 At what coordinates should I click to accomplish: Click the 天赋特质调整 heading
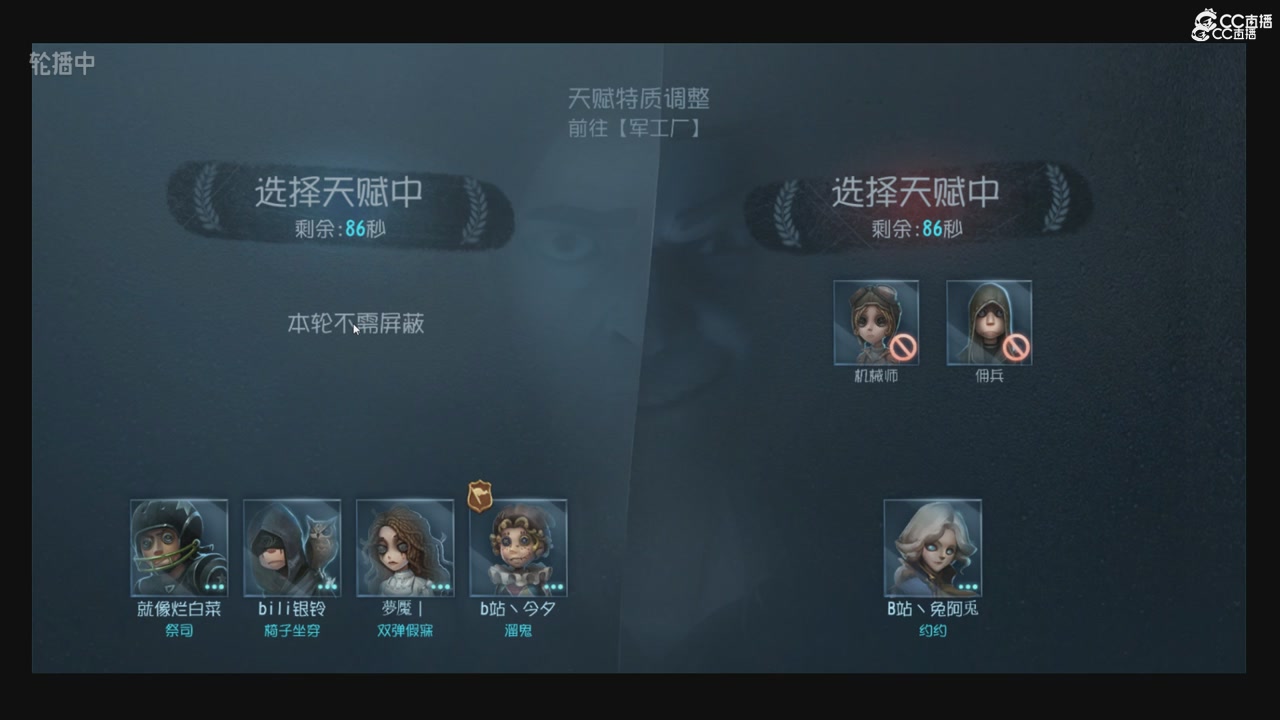click(642, 98)
